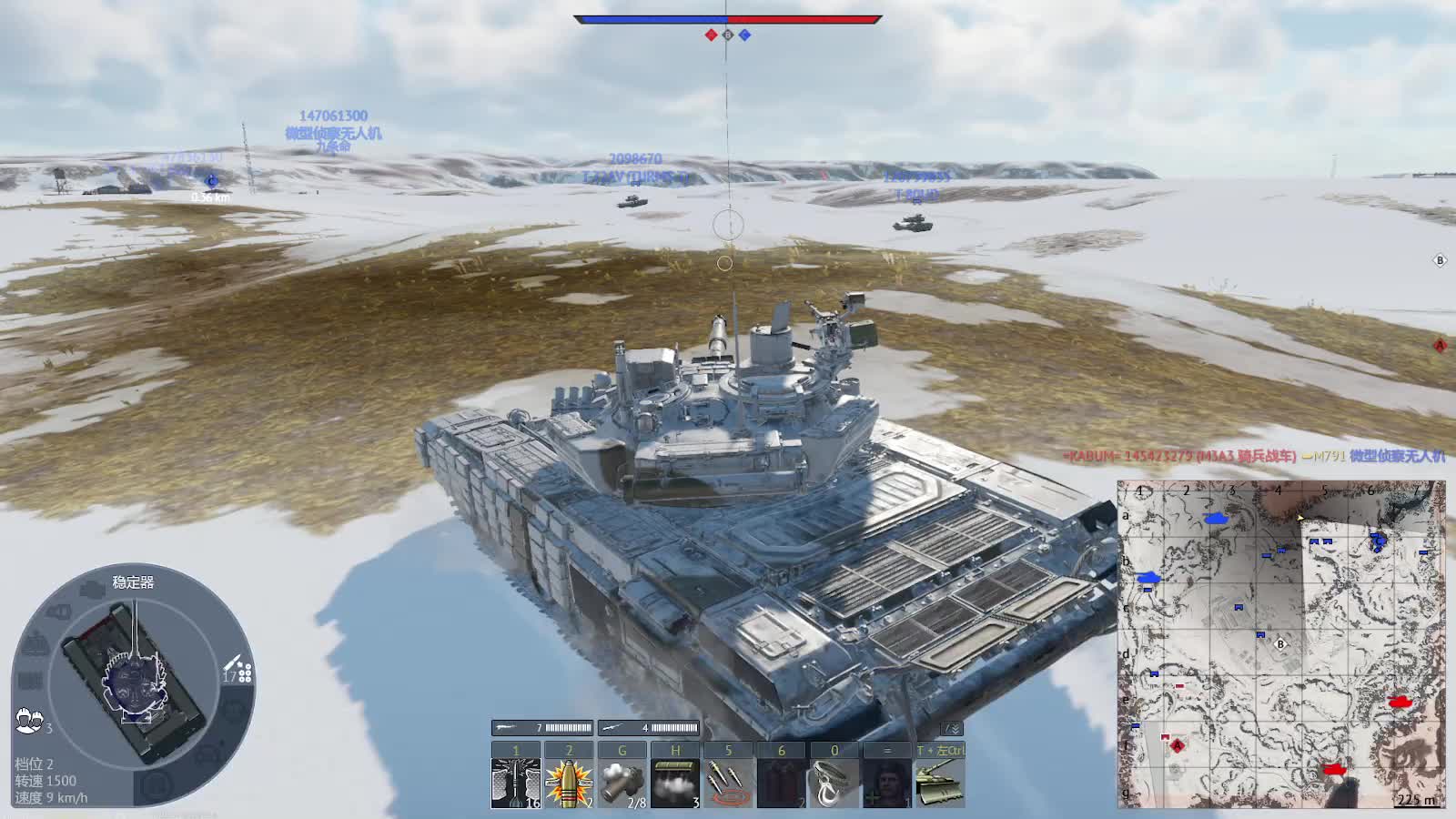Screen dimensions: 1456x819
Task: Click the ammunition stowage shell icon
Action: point(238,669)
